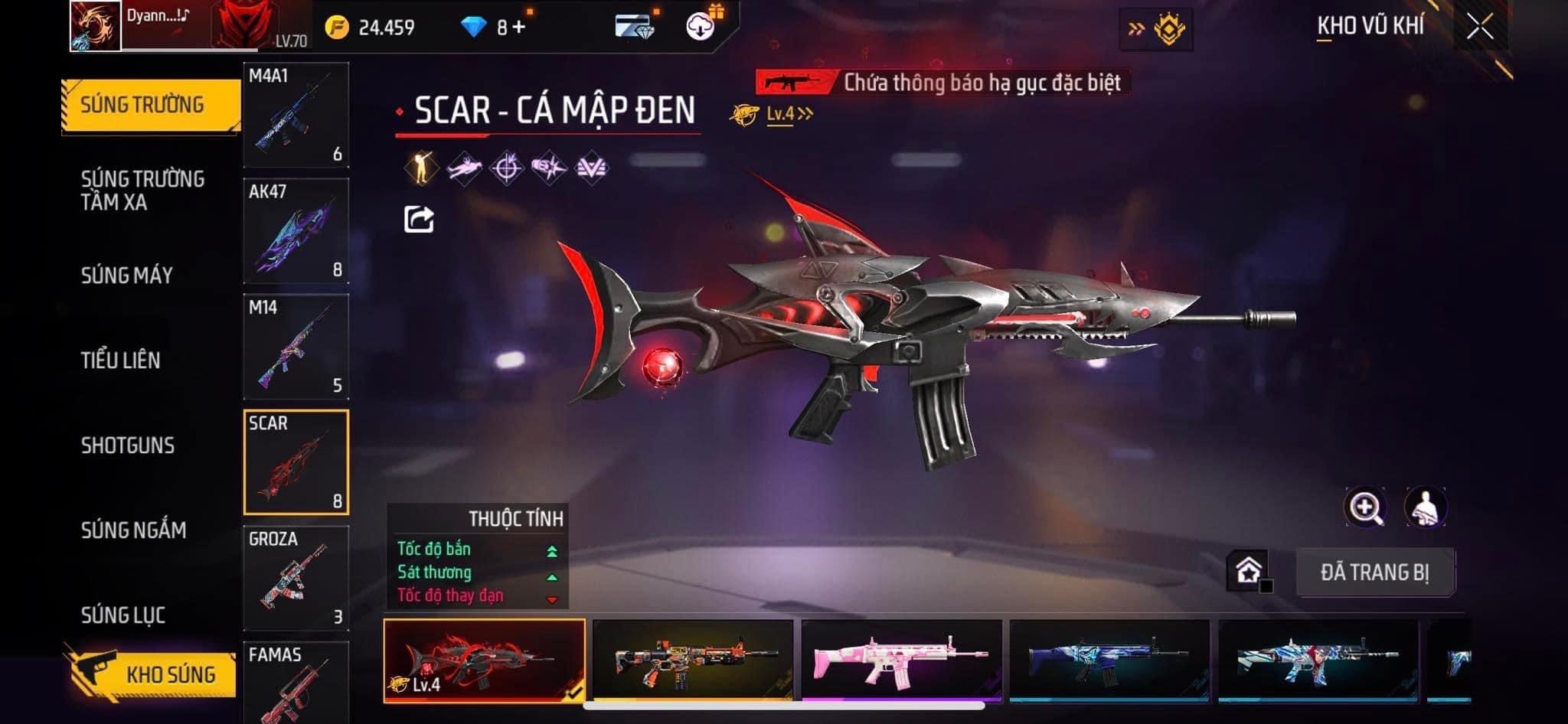This screenshot has height=724, width=1568.
Task: Select the pink SCAR skin thumbnail
Action: [x=901, y=660]
